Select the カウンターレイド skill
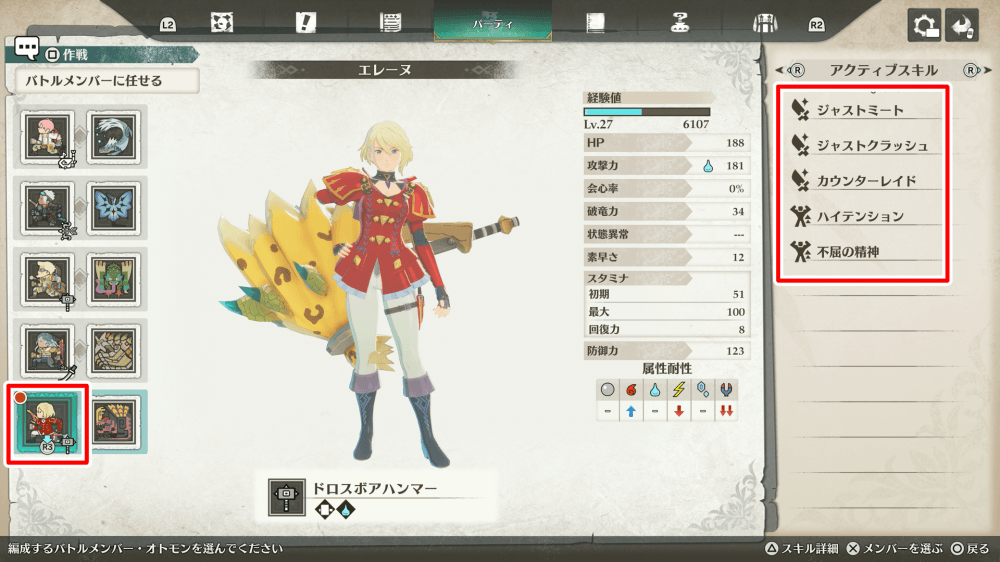Image resolution: width=1000 pixels, height=562 pixels. 864,181
